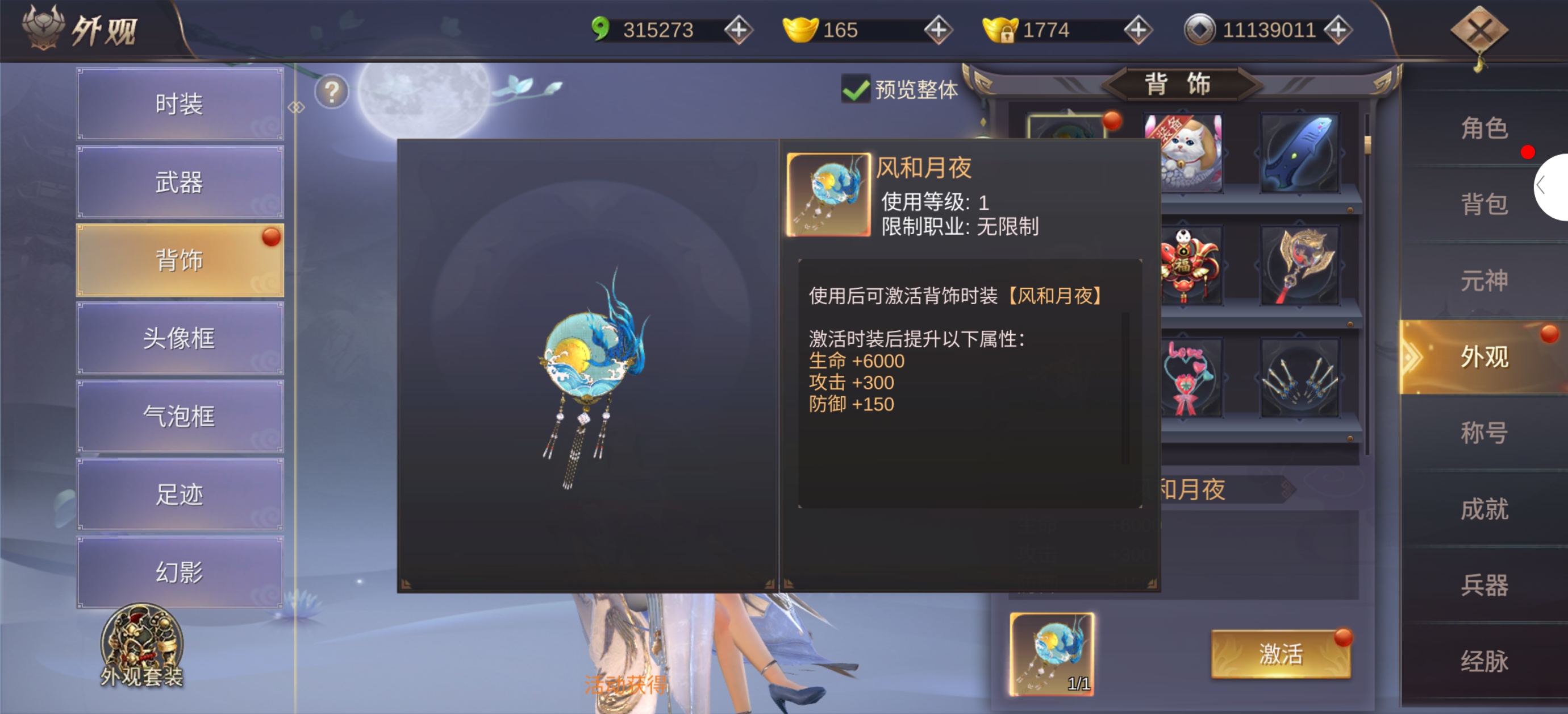
Task: Add more silver coins with plus button
Action: pos(1338,30)
